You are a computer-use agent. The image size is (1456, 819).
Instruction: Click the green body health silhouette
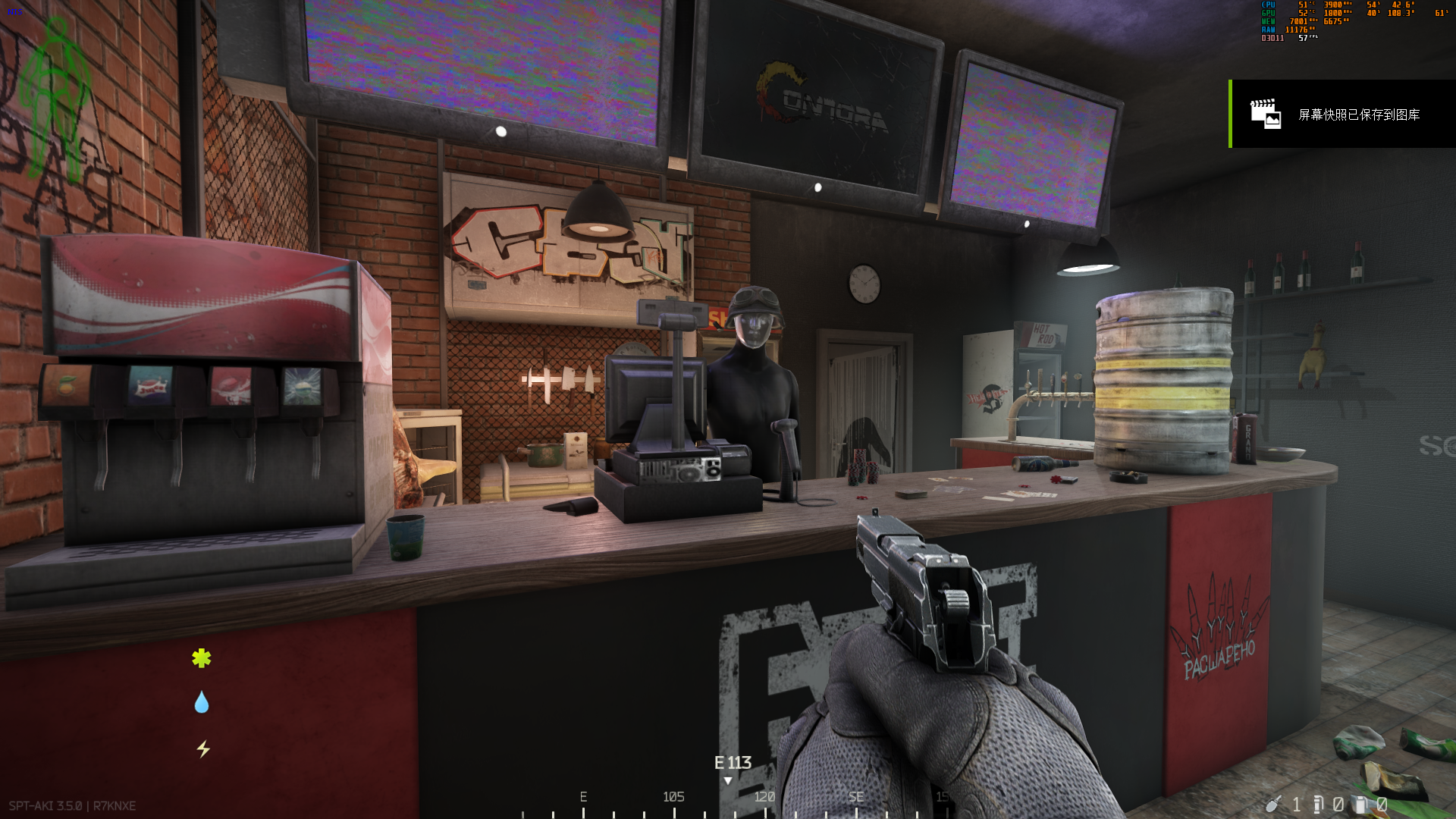pyautogui.click(x=55, y=99)
